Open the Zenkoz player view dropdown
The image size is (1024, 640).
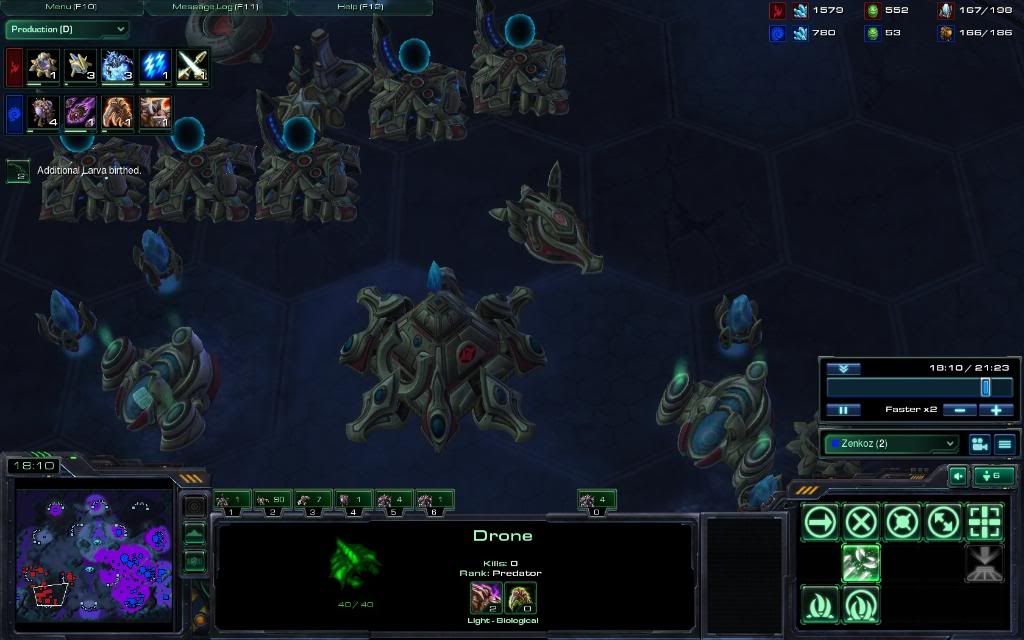pyautogui.click(x=890, y=443)
